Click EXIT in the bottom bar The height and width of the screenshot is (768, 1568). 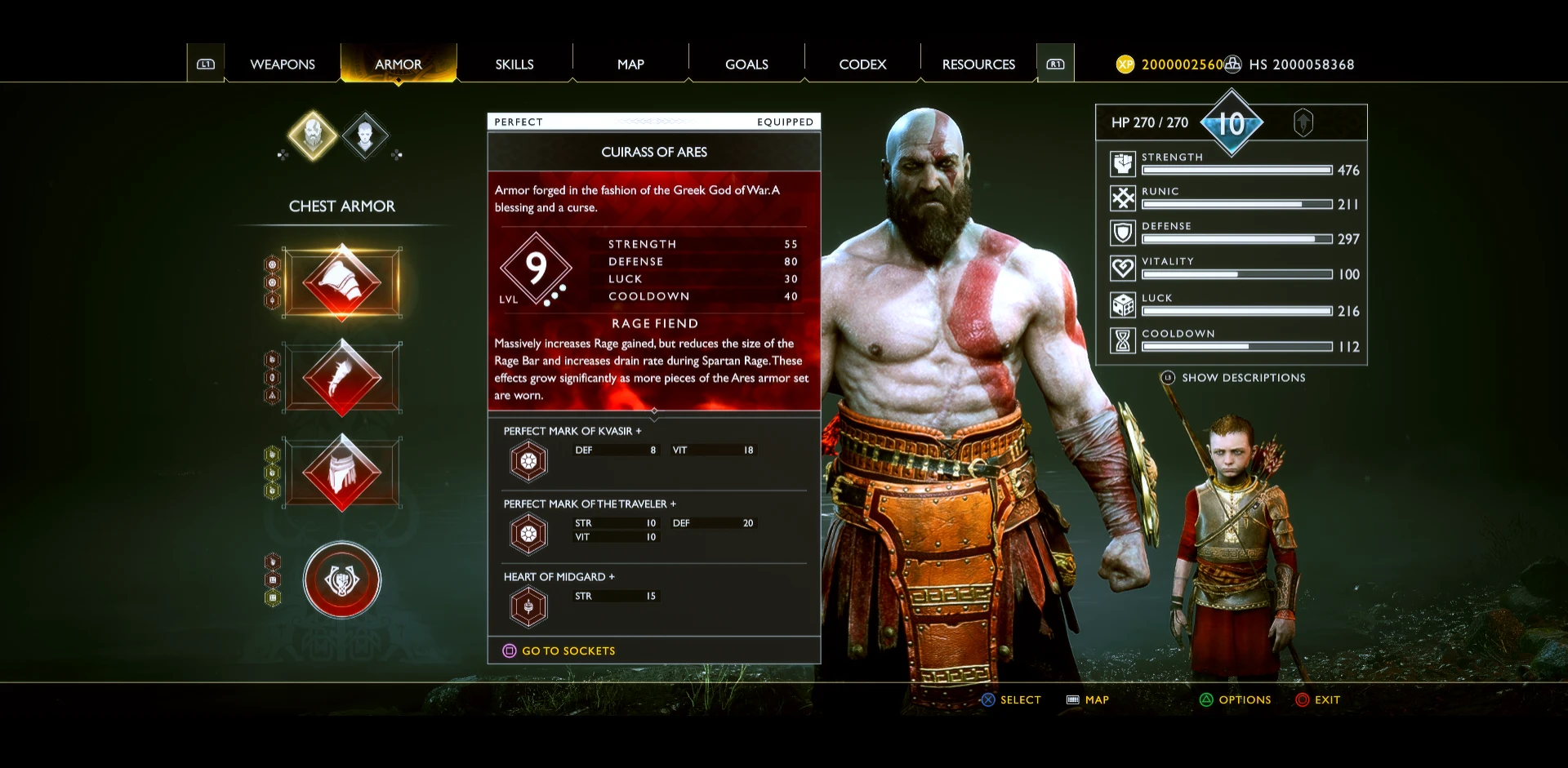[x=1325, y=699]
